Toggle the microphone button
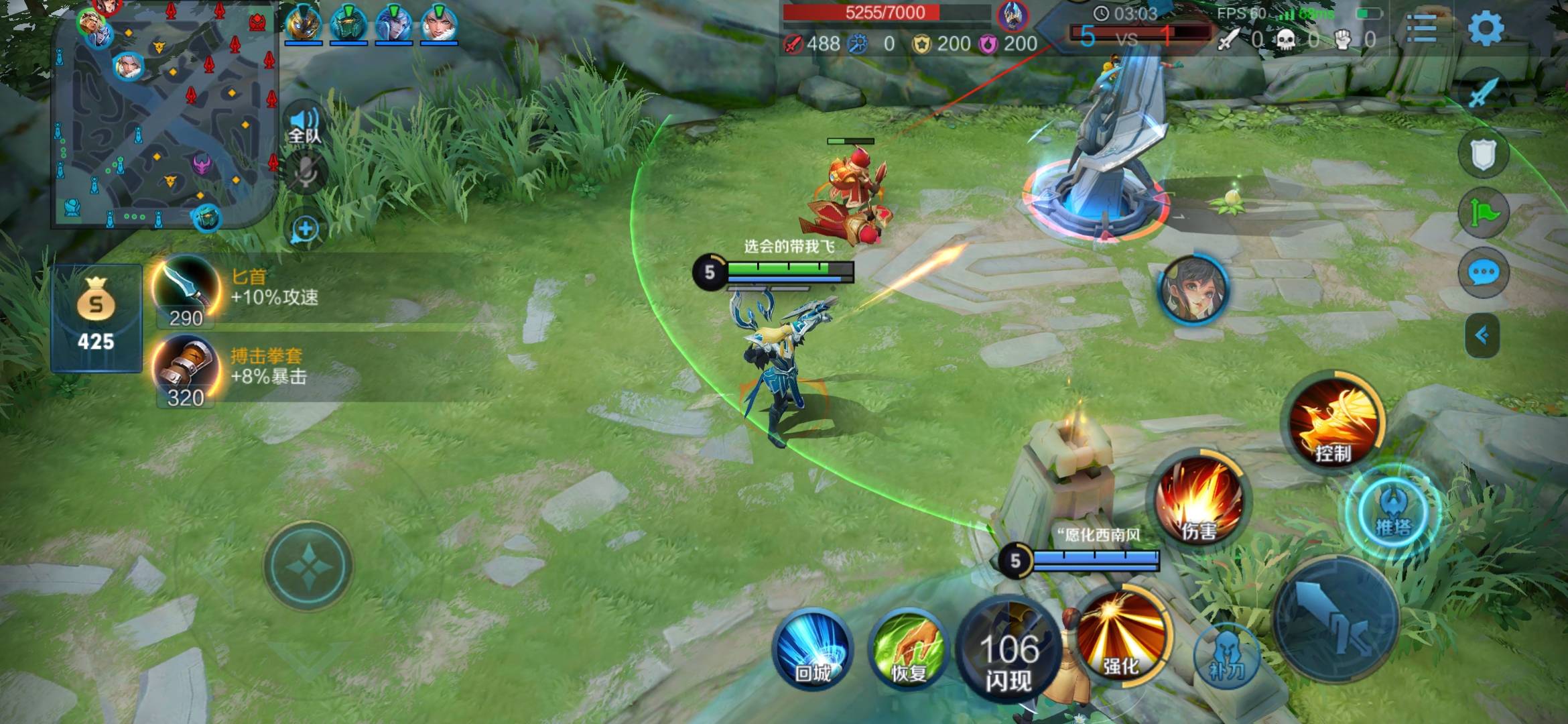This screenshot has height=724, width=1568. tap(306, 174)
